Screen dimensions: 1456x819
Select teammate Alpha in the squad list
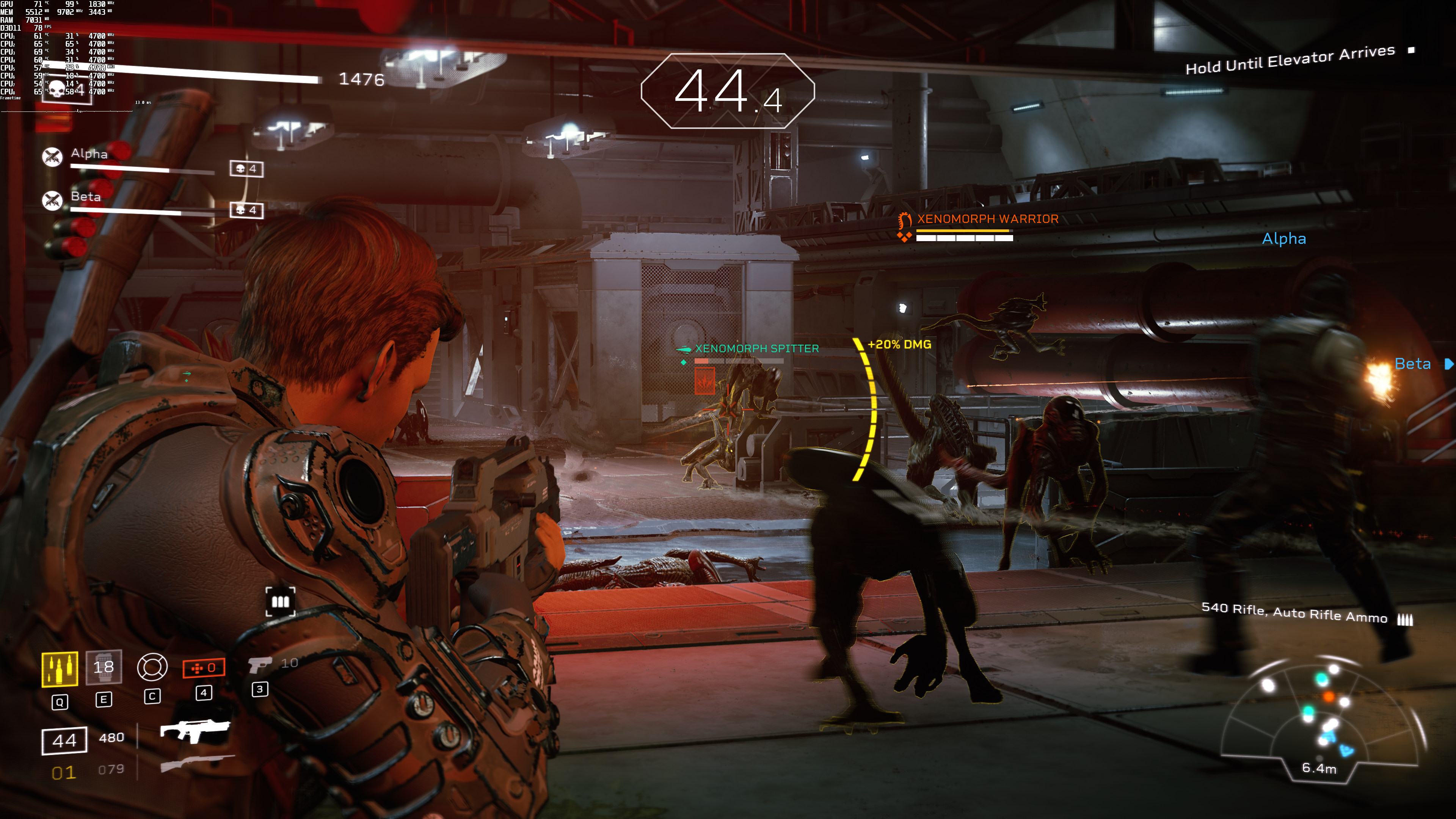[89, 154]
